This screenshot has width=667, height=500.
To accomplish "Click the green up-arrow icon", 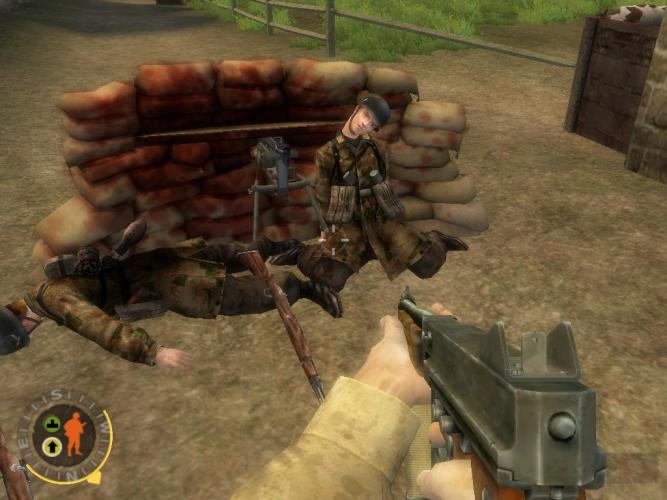I will pyautogui.click(x=50, y=445).
